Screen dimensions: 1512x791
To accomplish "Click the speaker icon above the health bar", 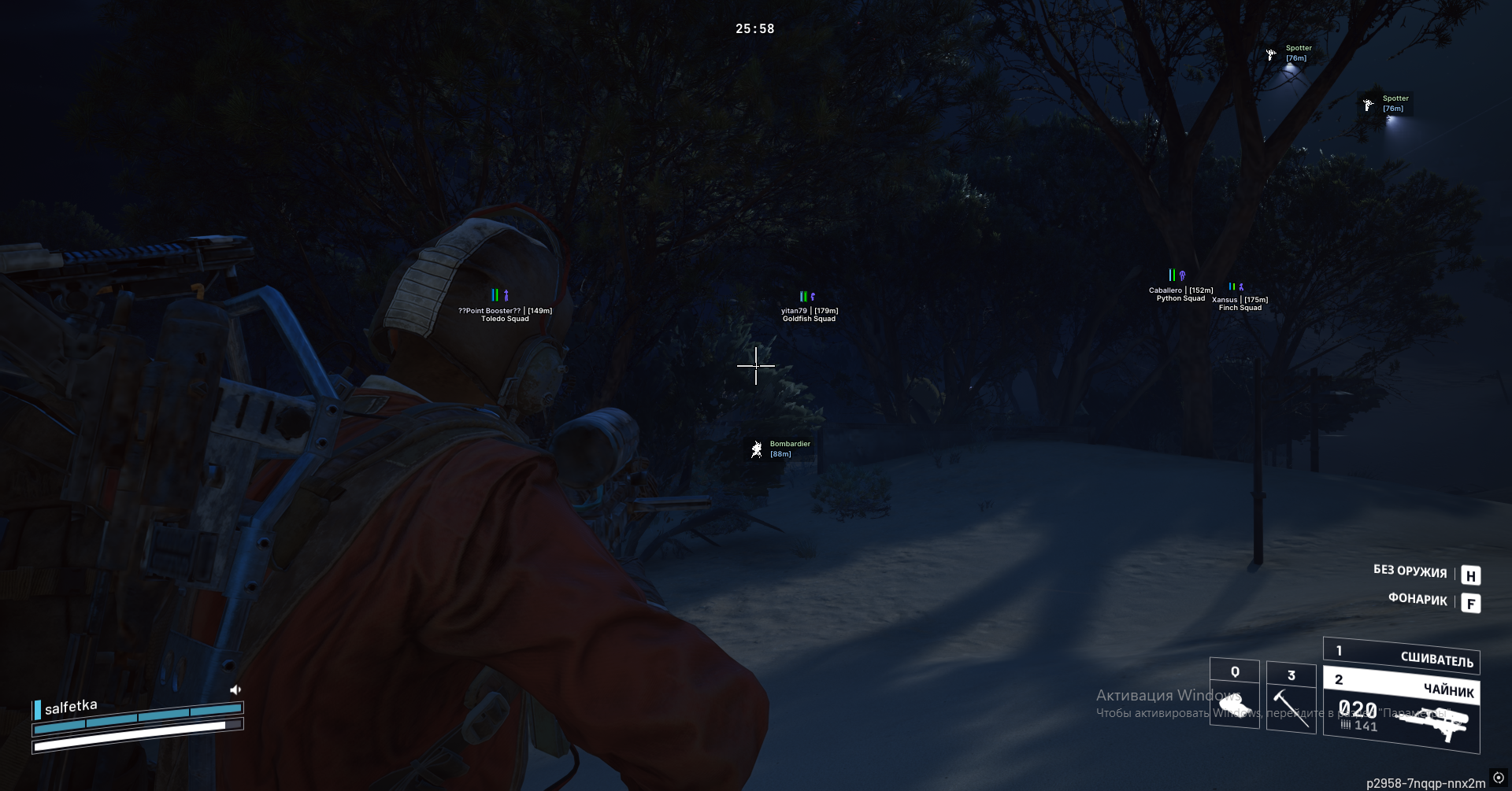I will coord(235,689).
